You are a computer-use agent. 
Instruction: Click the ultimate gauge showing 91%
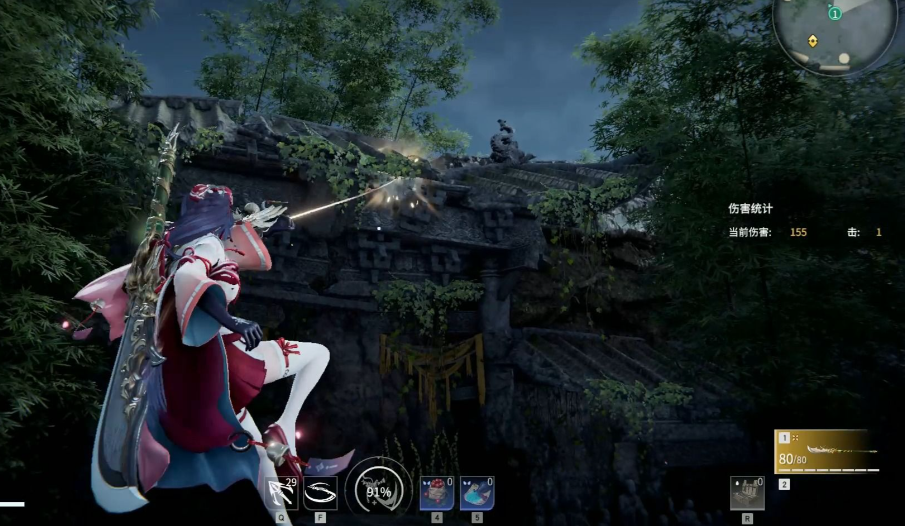pos(378,490)
